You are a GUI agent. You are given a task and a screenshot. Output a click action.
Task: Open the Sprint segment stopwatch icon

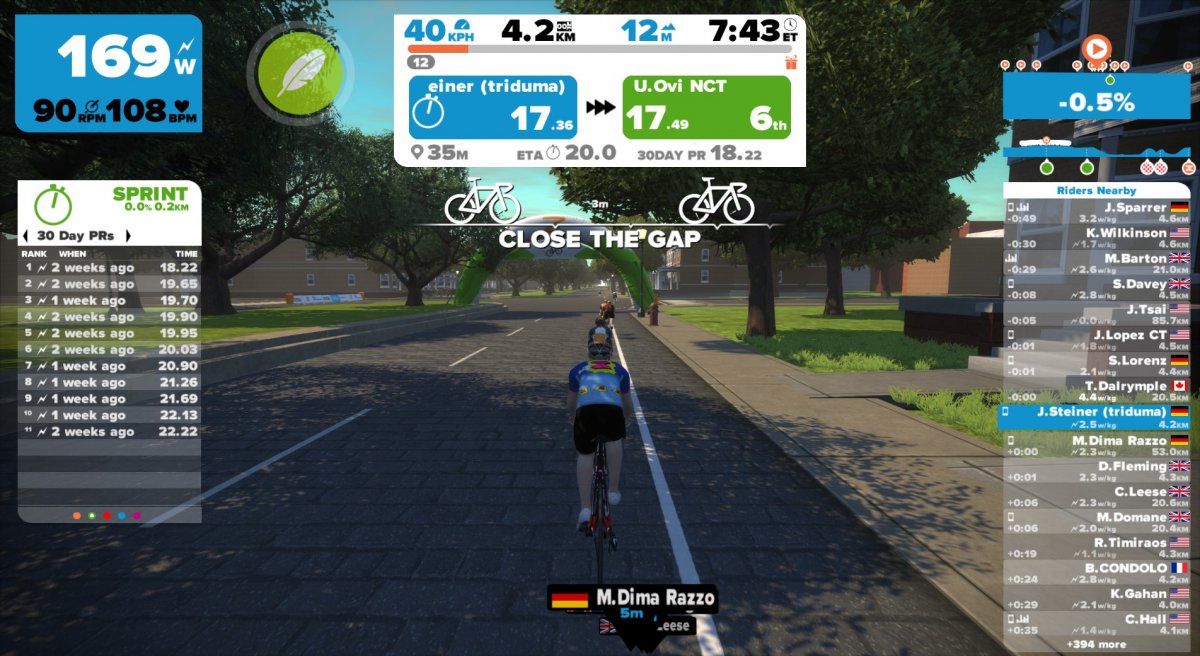click(x=53, y=205)
